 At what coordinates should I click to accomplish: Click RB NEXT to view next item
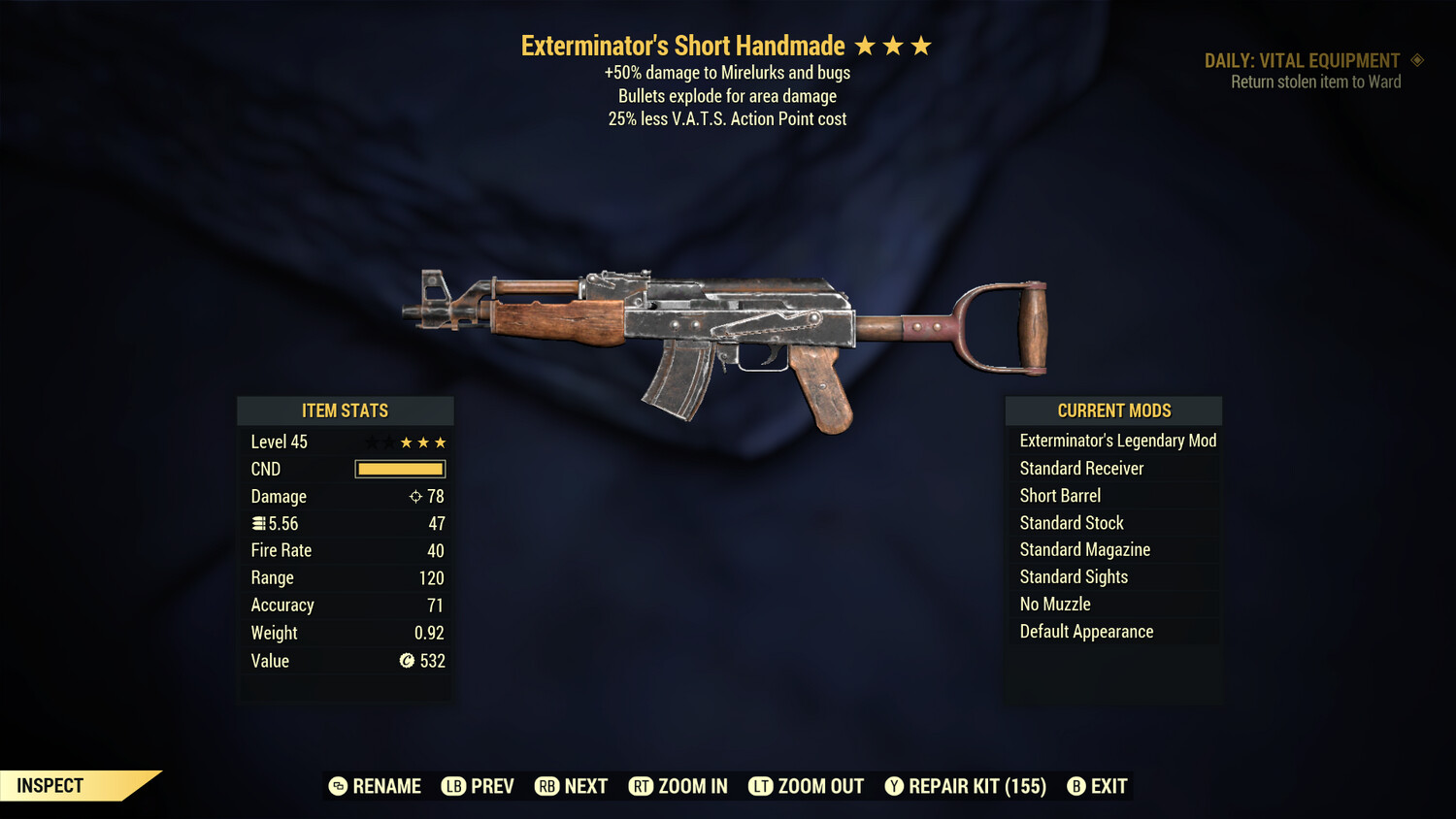point(571,786)
